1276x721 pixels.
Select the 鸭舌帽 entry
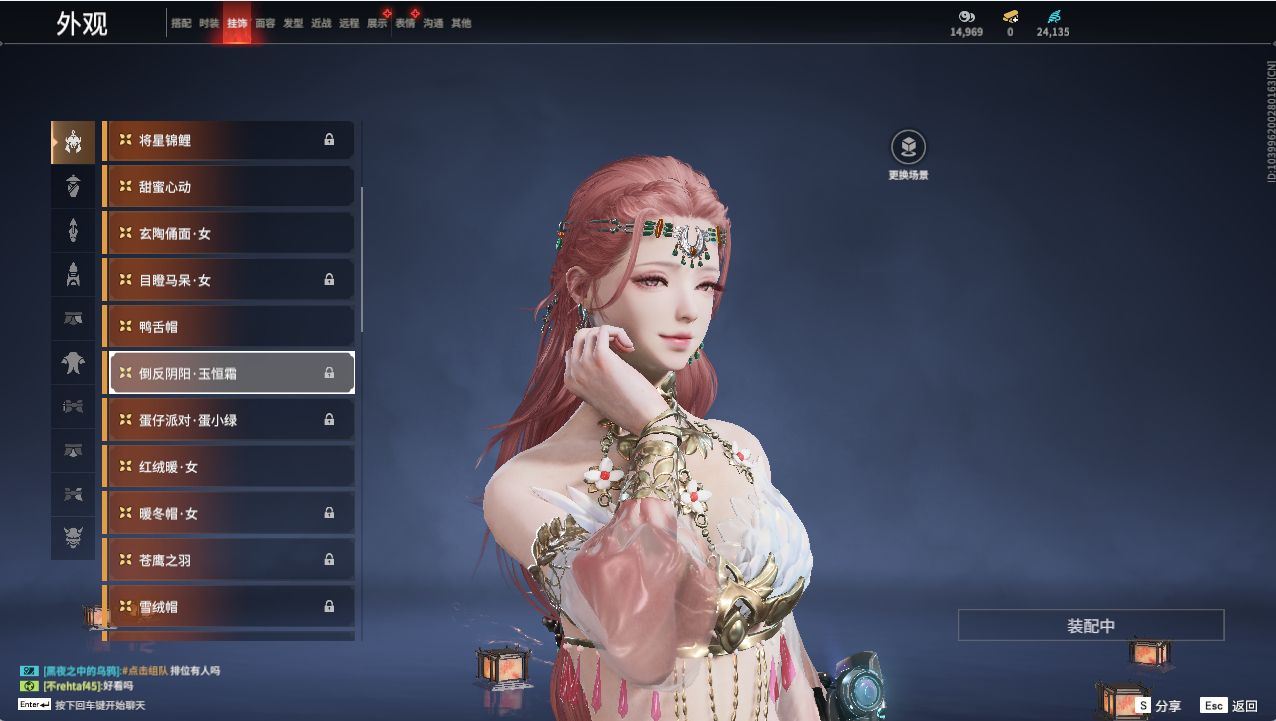coord(229,327)
